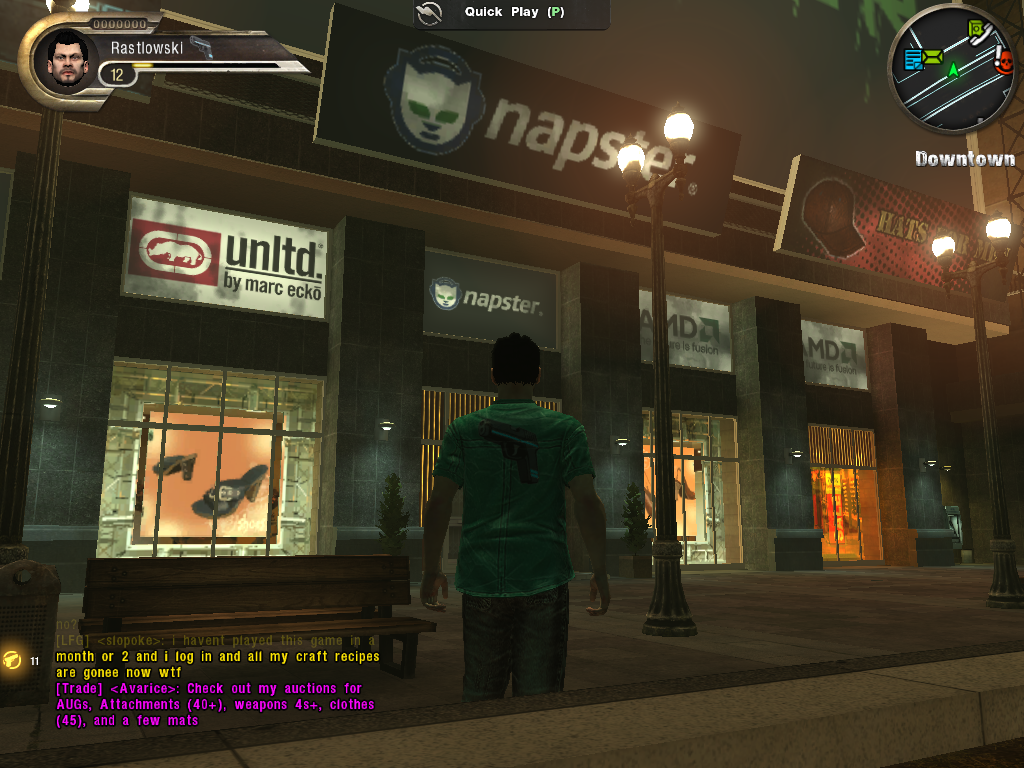
Task: Select the pistol icon beside Rastlowski's name
Action: click(201, 47)
